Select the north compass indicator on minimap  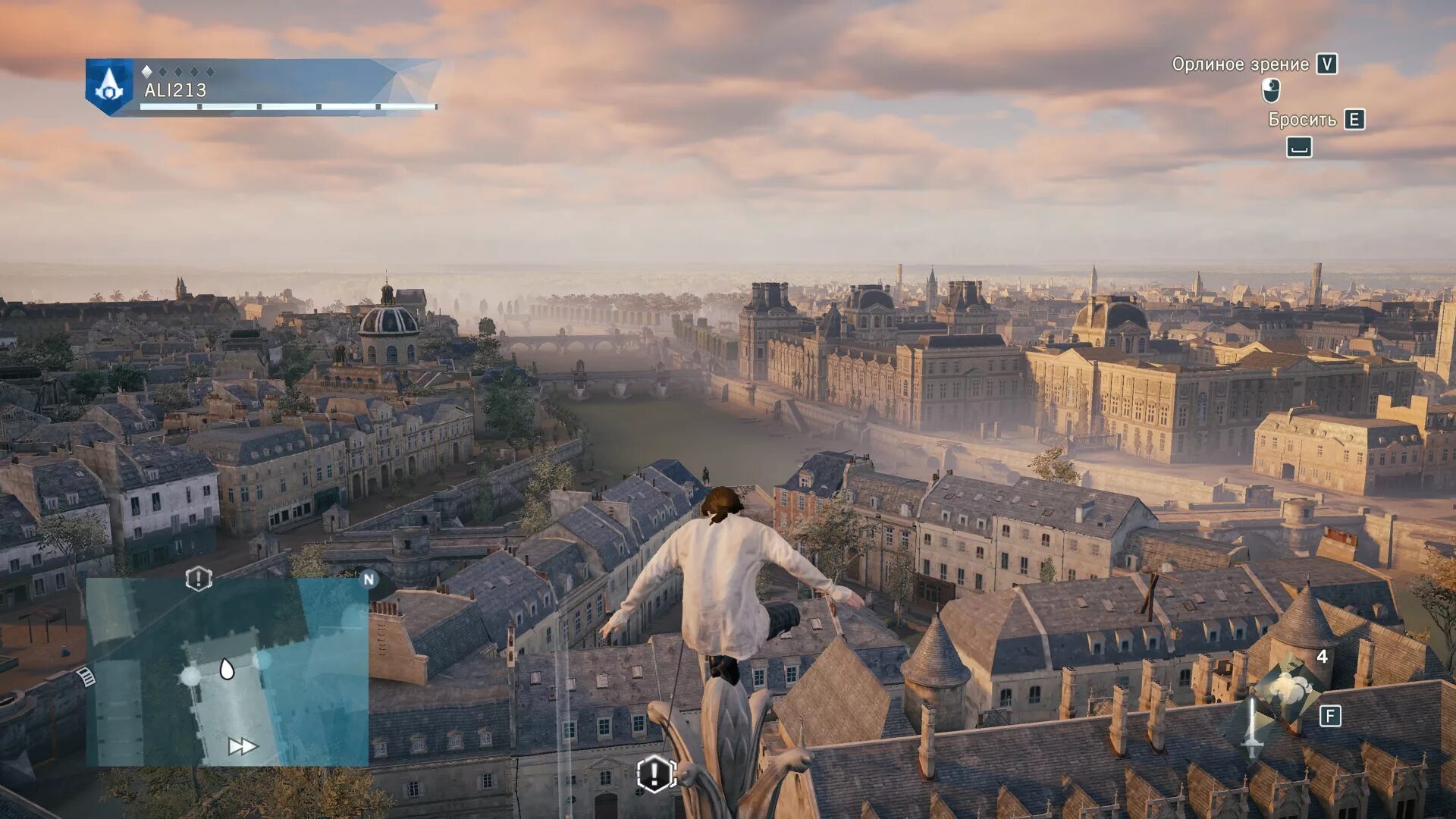click(x=369, y=579)
